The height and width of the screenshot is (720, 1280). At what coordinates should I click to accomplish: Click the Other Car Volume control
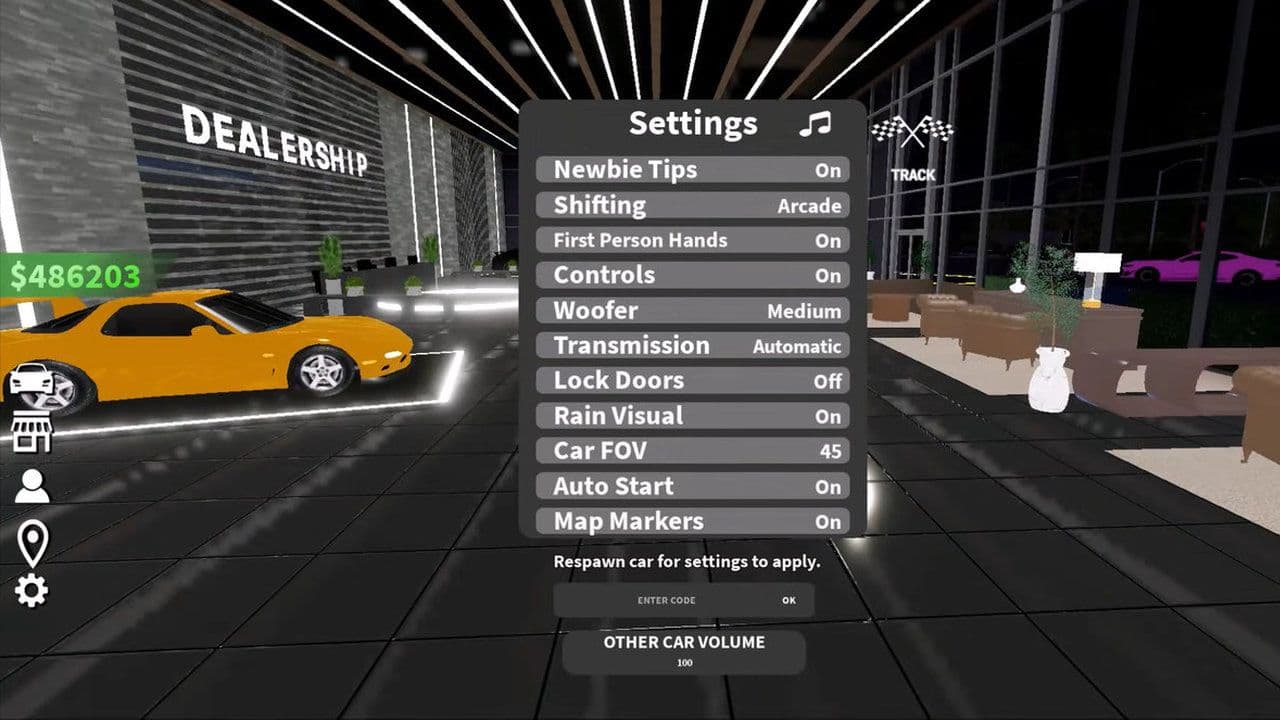point(684,651)
